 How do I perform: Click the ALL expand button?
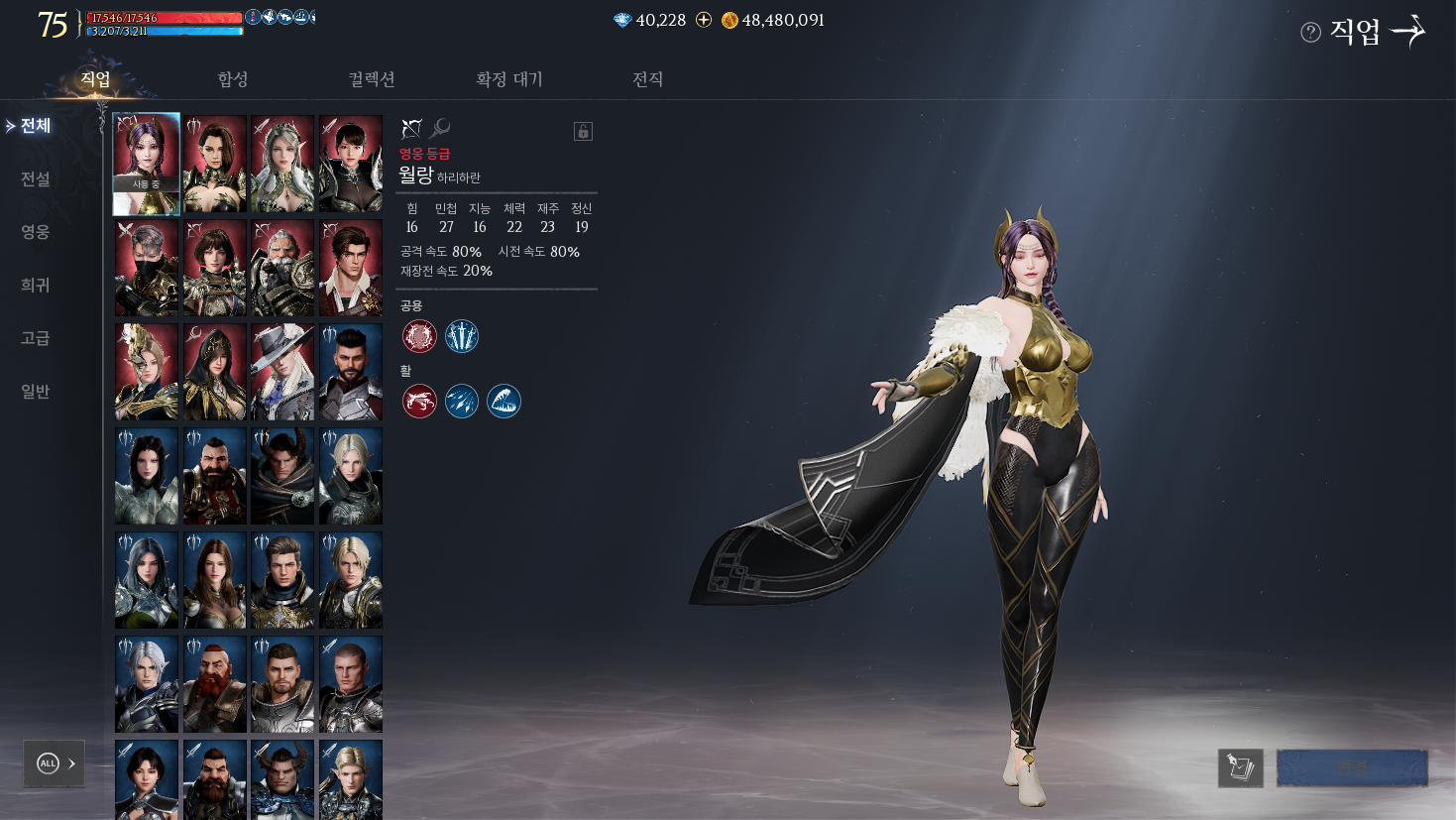pos(55,763)
